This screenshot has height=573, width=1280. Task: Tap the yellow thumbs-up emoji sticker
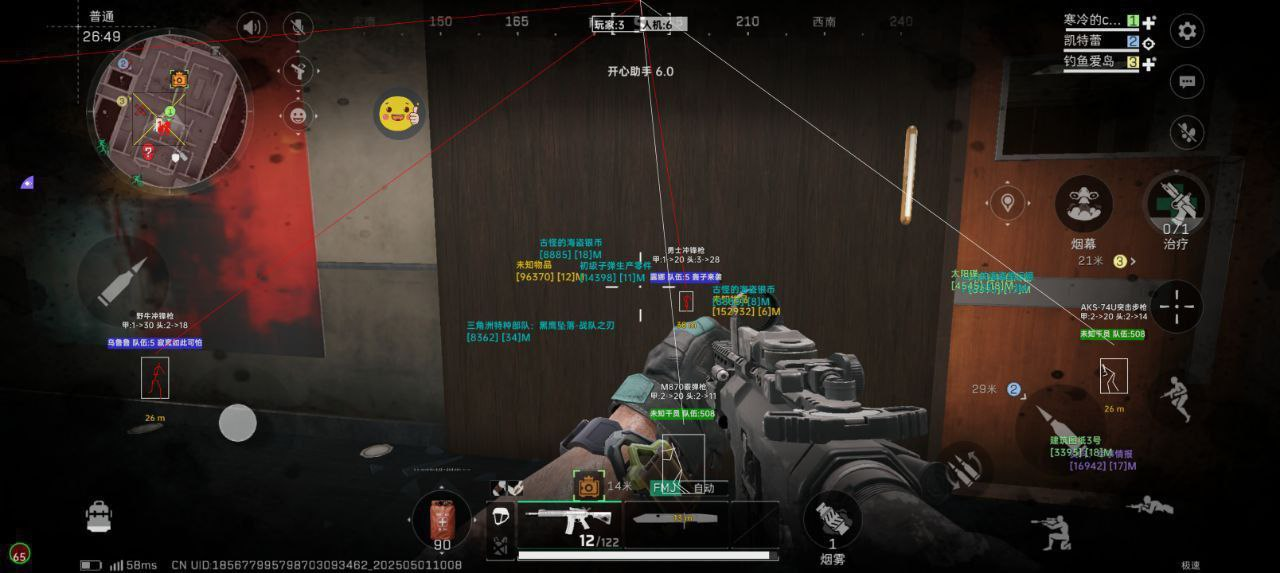click(399, 113)
